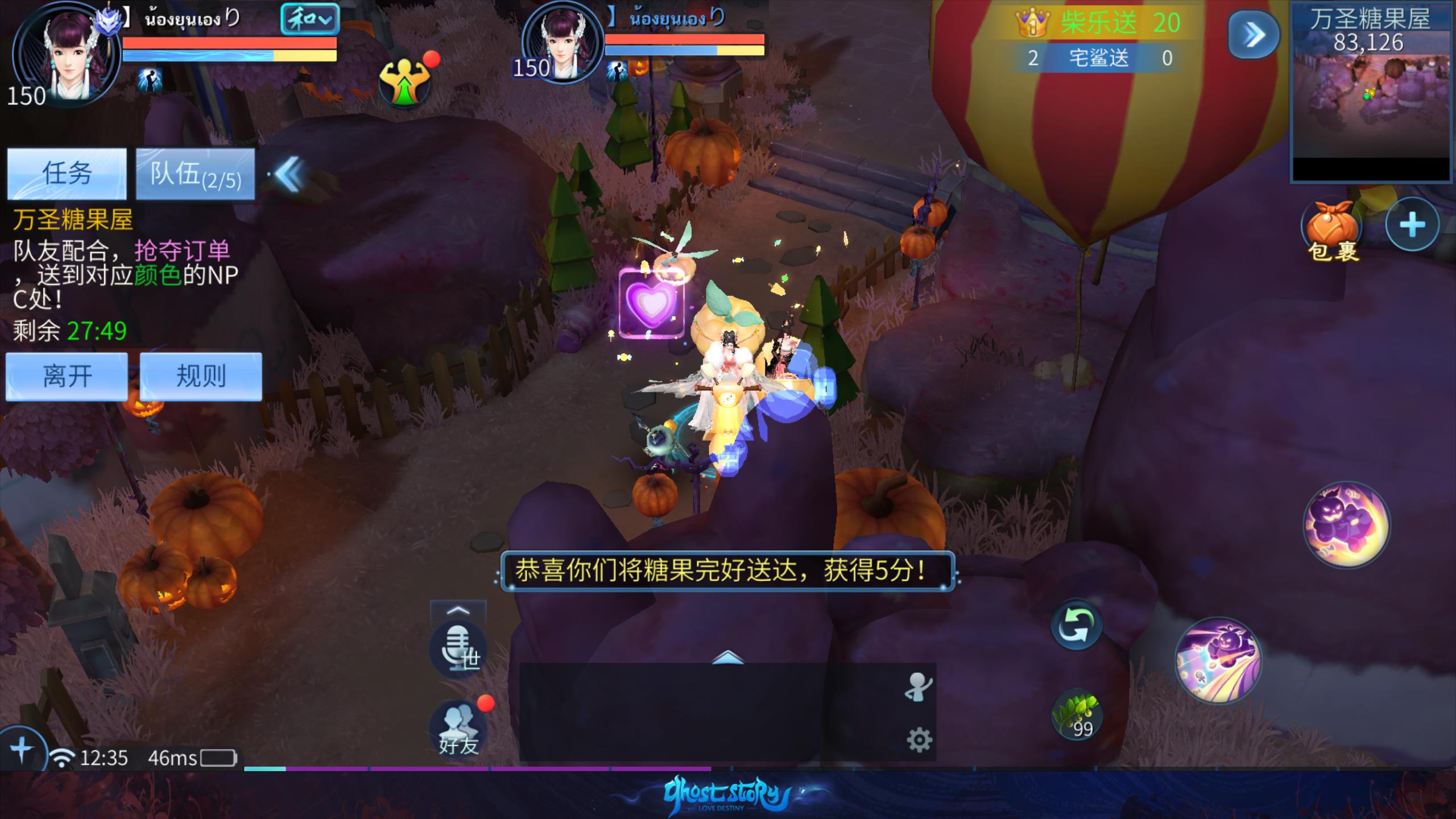1456x819 pixels.
Task: Open the 和 peace mode dropdown
Action: [x=309, y=20]
